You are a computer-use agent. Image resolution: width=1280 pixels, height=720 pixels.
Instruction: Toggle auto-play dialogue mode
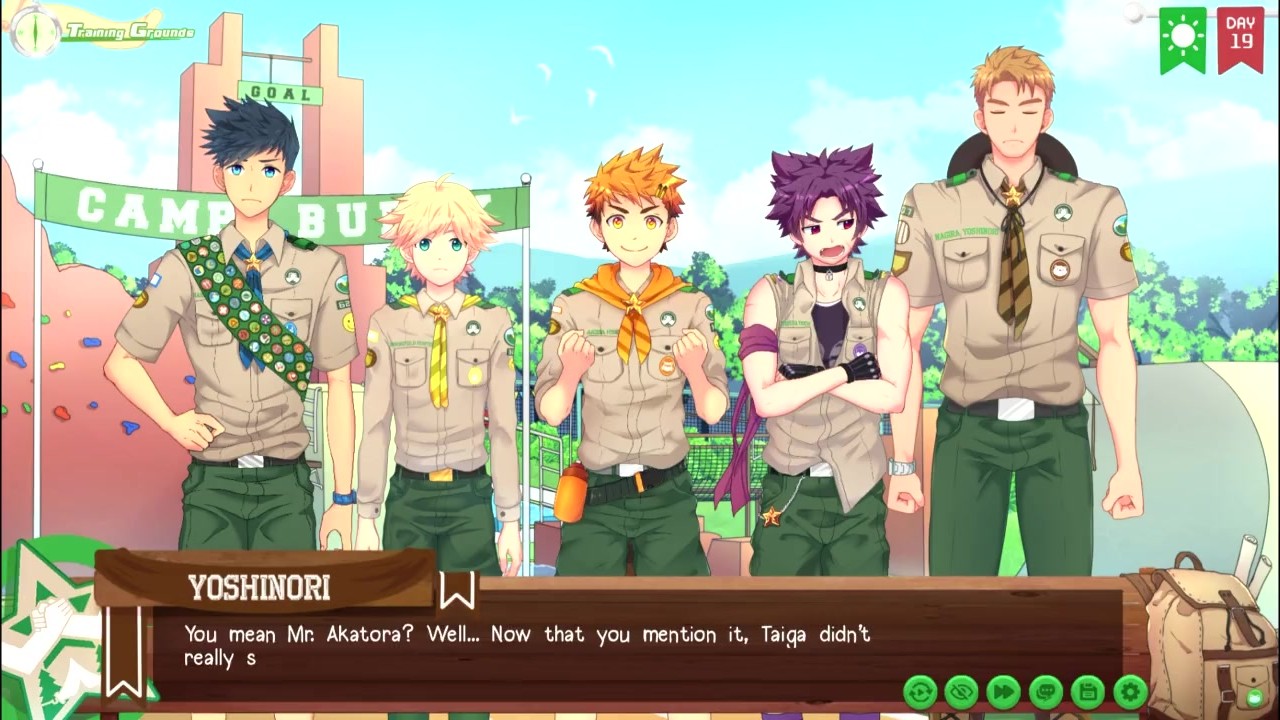pos(920,691)
